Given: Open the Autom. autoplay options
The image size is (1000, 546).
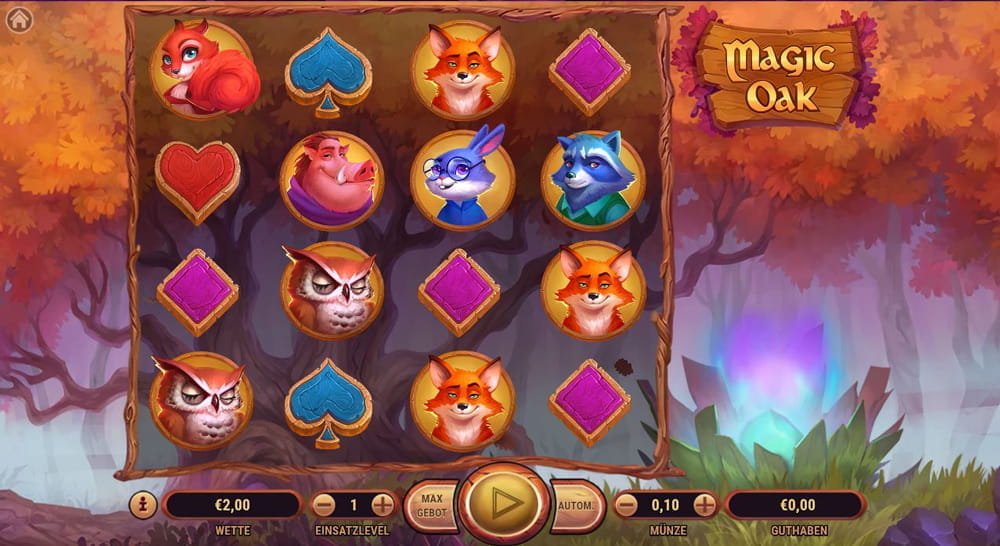Looking at the screenshot, I should (578, 505).
